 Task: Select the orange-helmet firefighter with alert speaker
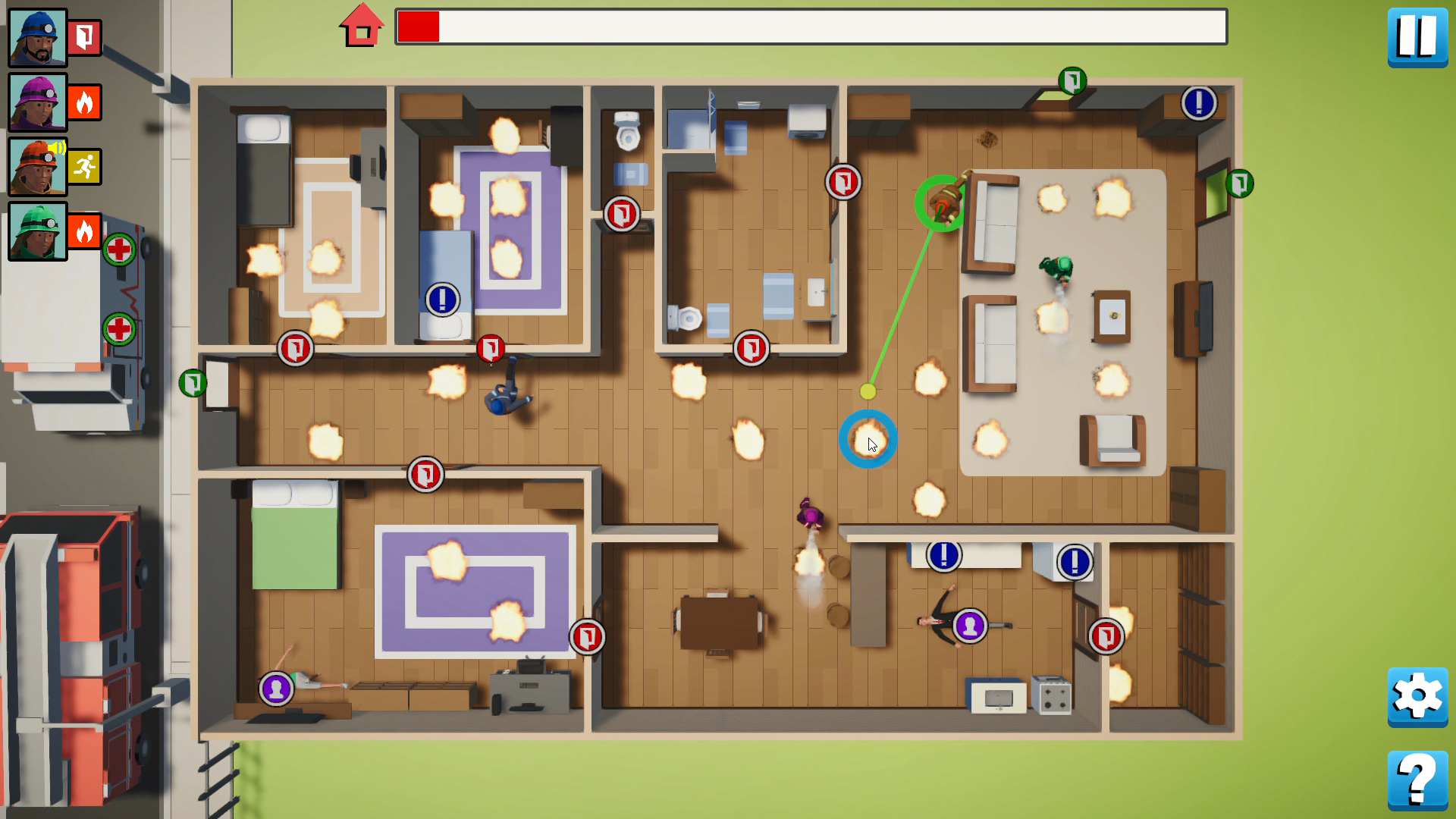[x=37, y=167]
